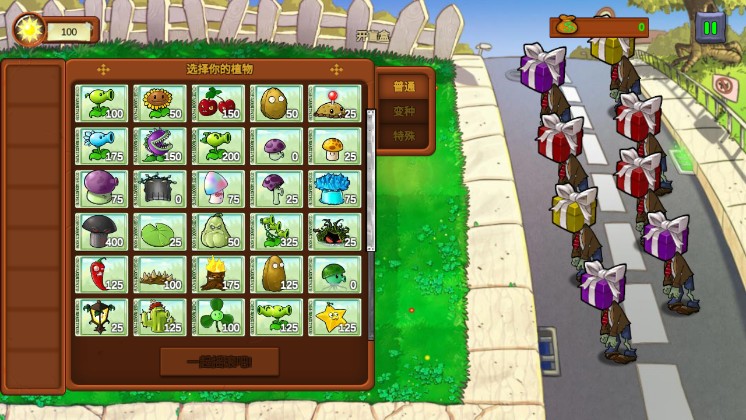Select the Doom-shroom seed card
This screenshot has width=746, height=420.
click(x=102, y=231)
